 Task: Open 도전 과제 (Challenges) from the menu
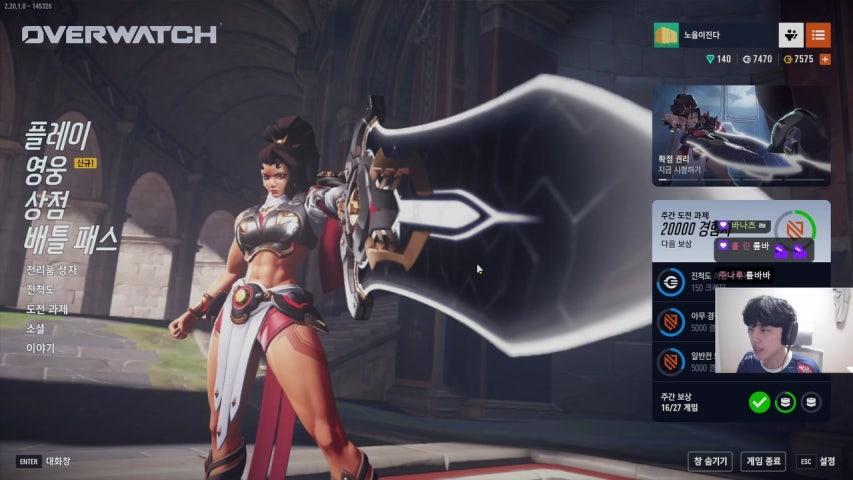click(x=47, y=309)
